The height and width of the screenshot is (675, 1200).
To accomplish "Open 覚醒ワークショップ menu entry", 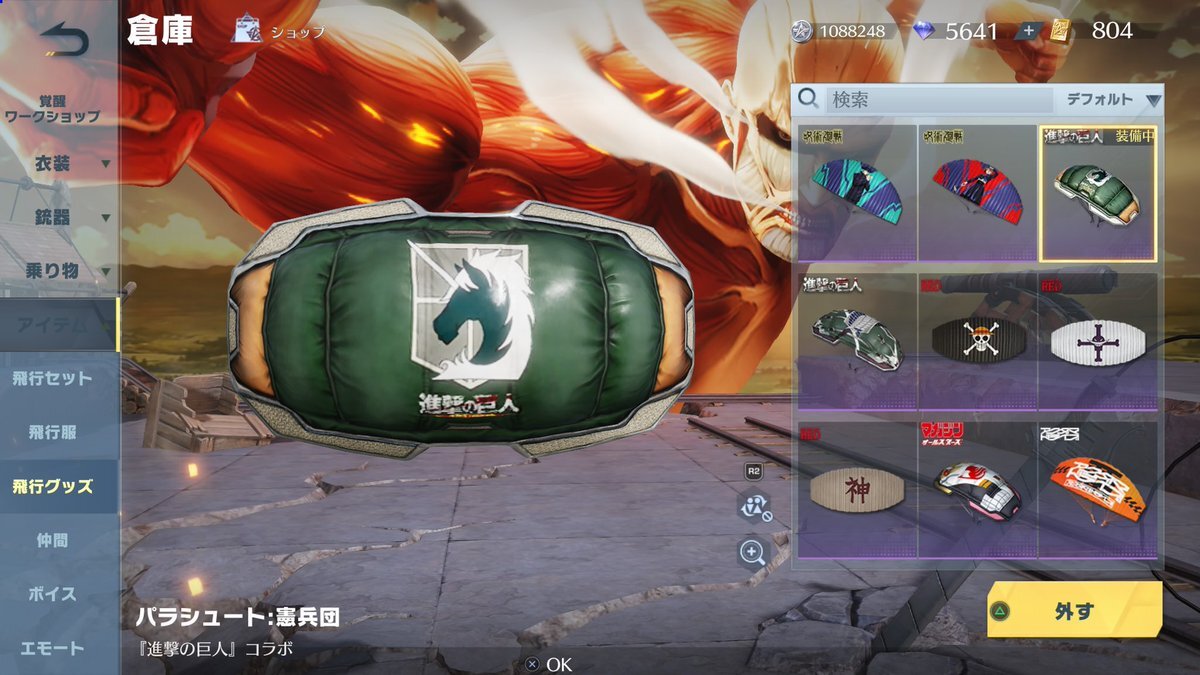I will [x=53, y=109].
